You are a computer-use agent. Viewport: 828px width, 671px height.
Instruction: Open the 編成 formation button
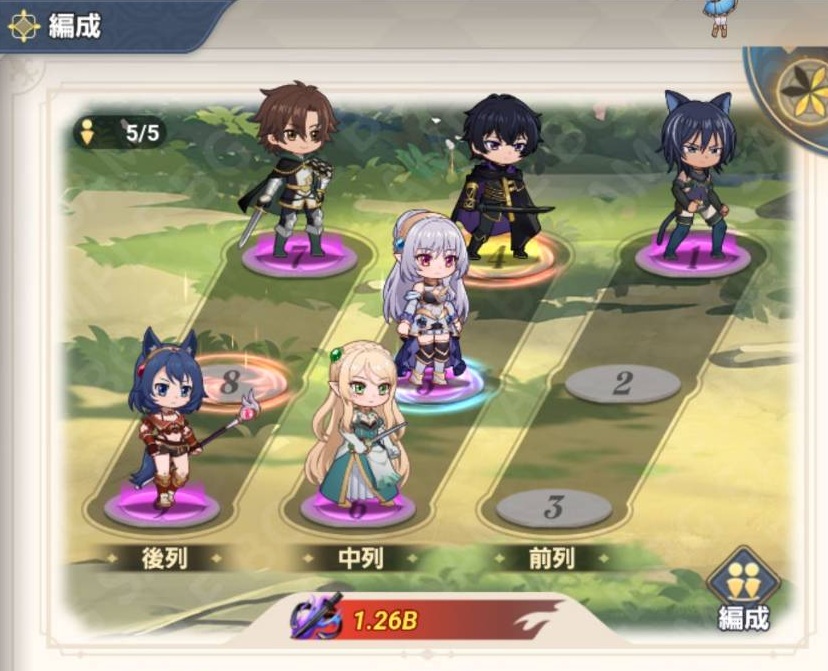pyautogui.click(x=743, y=590)
